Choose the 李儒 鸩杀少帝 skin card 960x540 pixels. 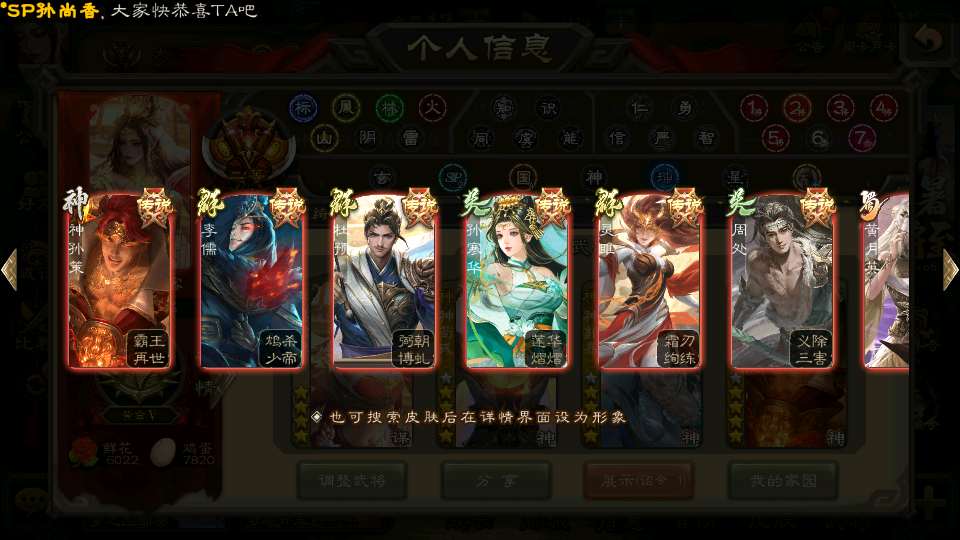click(252, 281)
